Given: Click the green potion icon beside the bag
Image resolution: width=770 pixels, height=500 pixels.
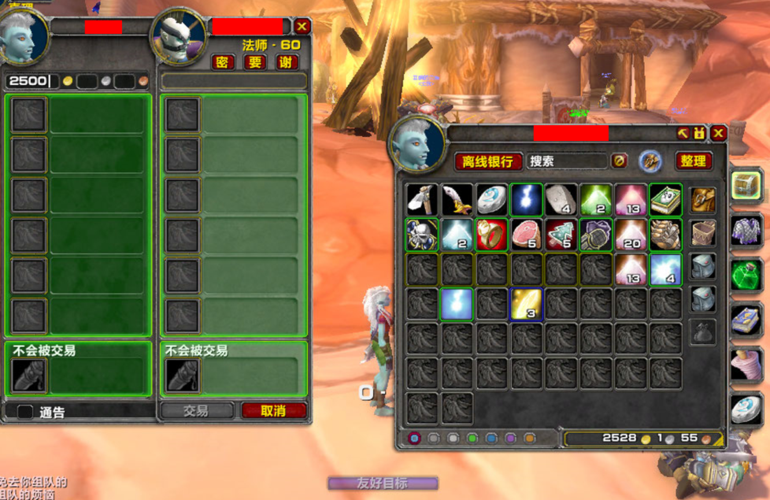Looking at the screenshot, I should (x=745, y=275).
